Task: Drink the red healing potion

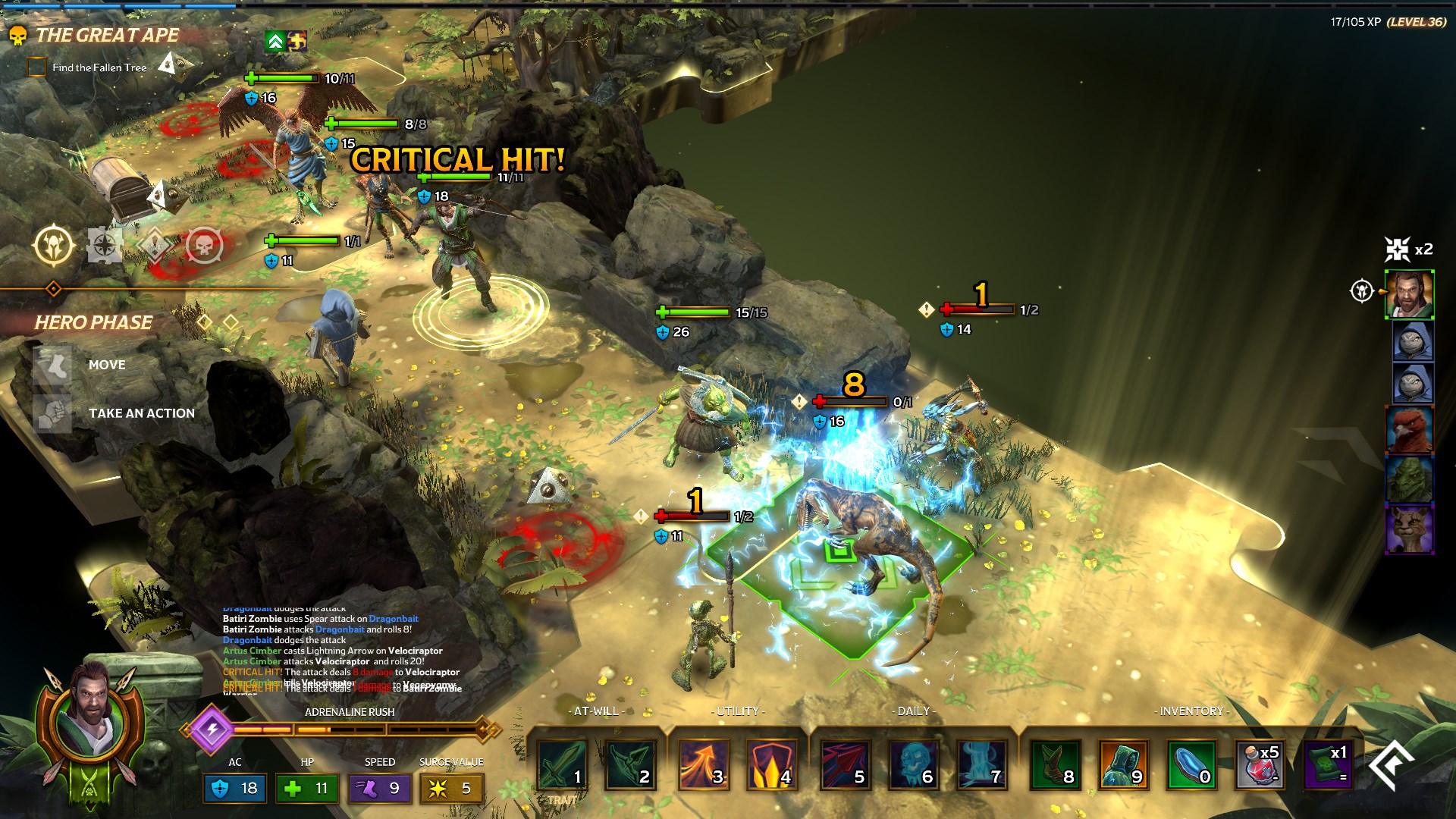Action: (1260, 764)
